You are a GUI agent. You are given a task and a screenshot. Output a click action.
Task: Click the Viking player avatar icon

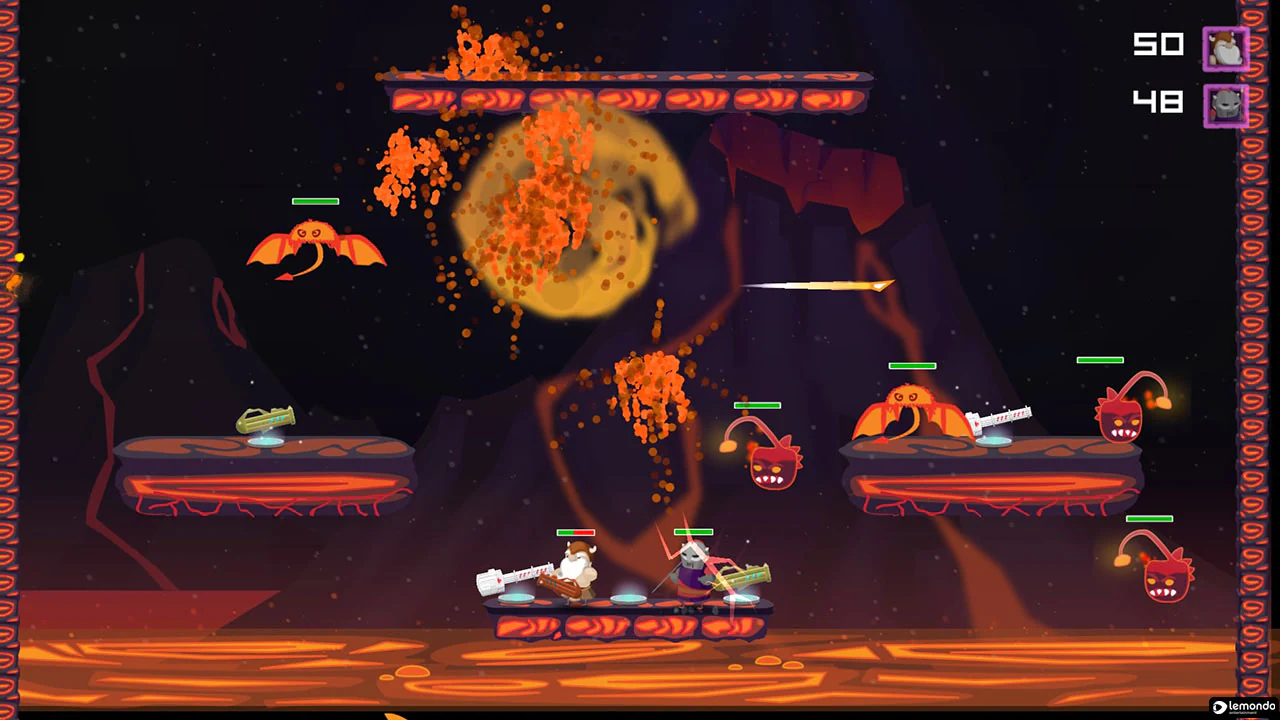coord(1226,47)
